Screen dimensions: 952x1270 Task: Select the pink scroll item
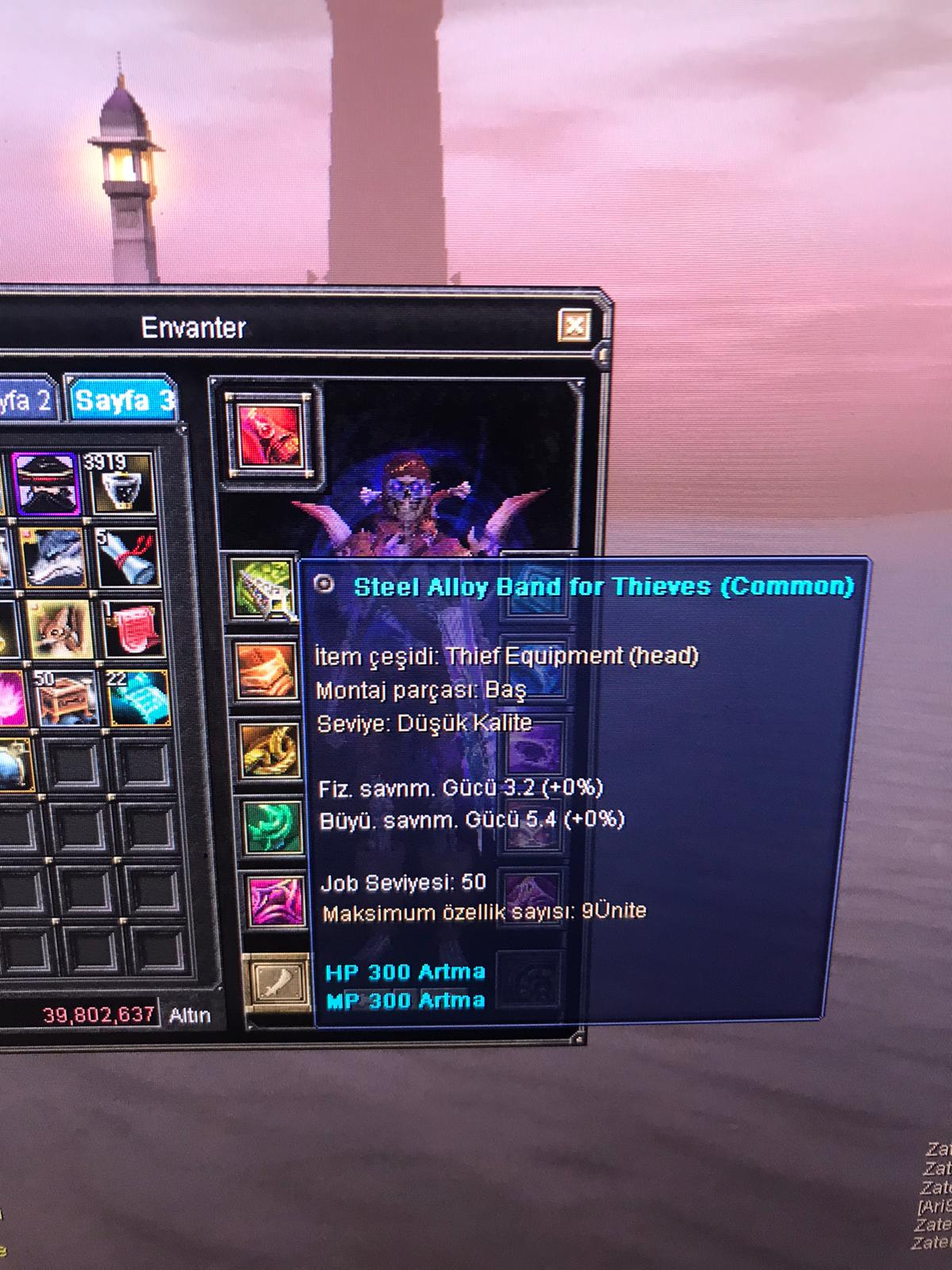point(133,629)
